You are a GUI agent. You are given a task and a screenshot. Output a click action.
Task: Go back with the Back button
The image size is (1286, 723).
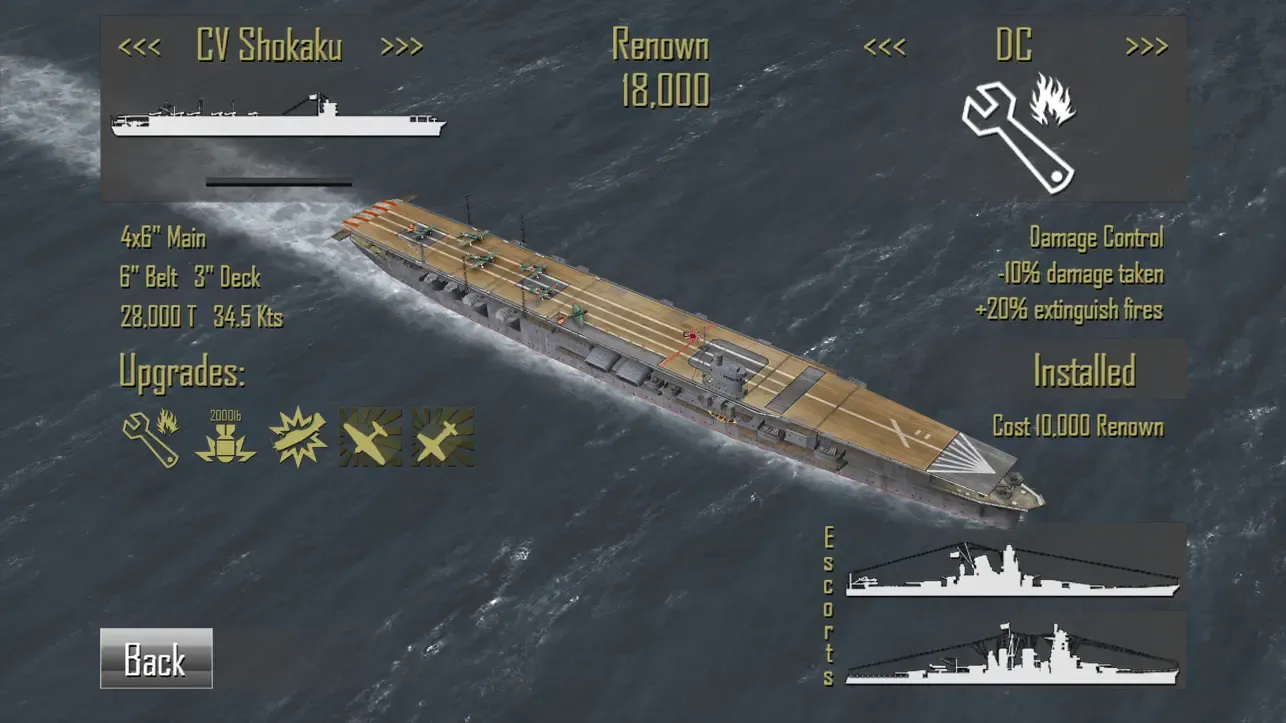click(x=156, y=658)
